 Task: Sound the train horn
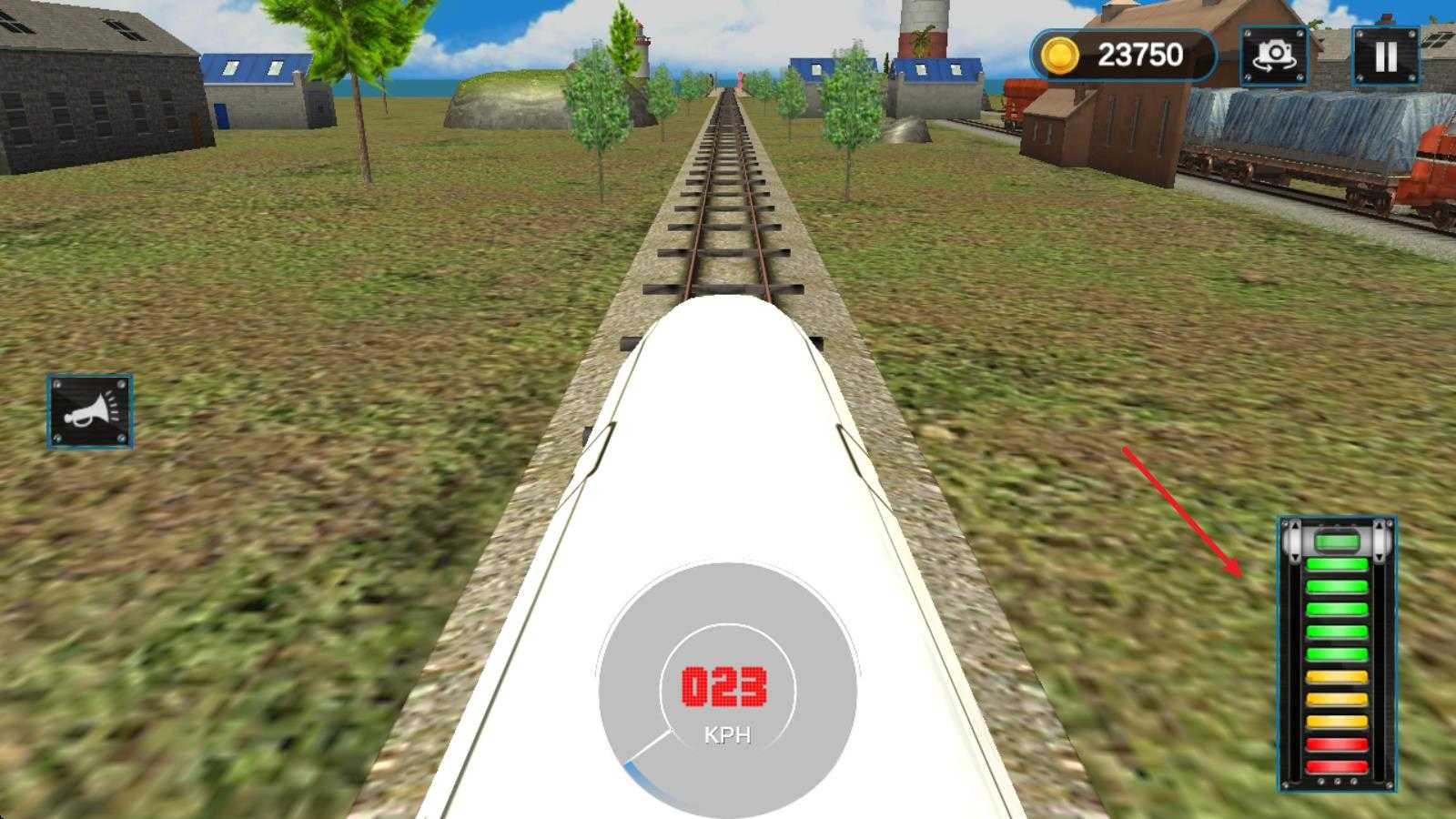89,411
